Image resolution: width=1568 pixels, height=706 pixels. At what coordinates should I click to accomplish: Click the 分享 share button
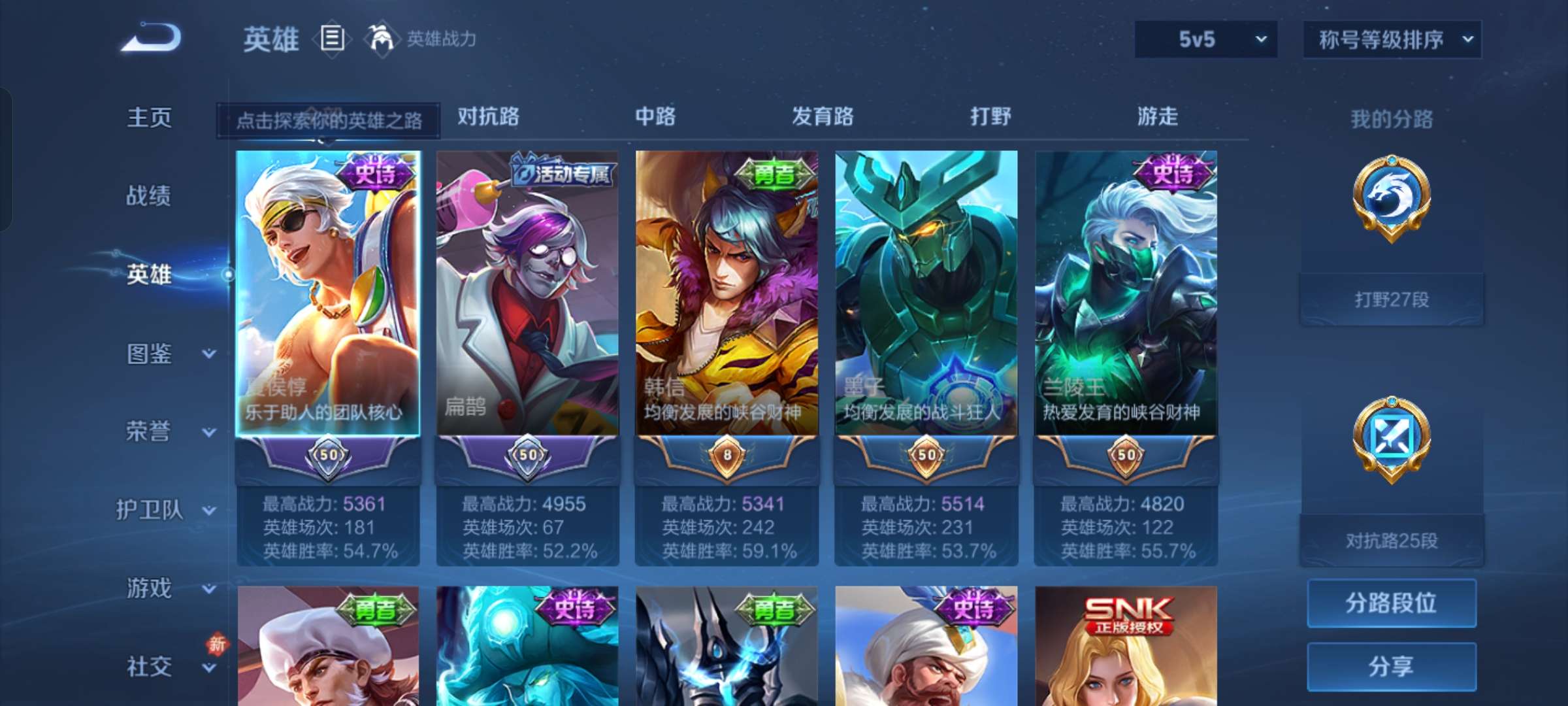tap(1392, 666)
